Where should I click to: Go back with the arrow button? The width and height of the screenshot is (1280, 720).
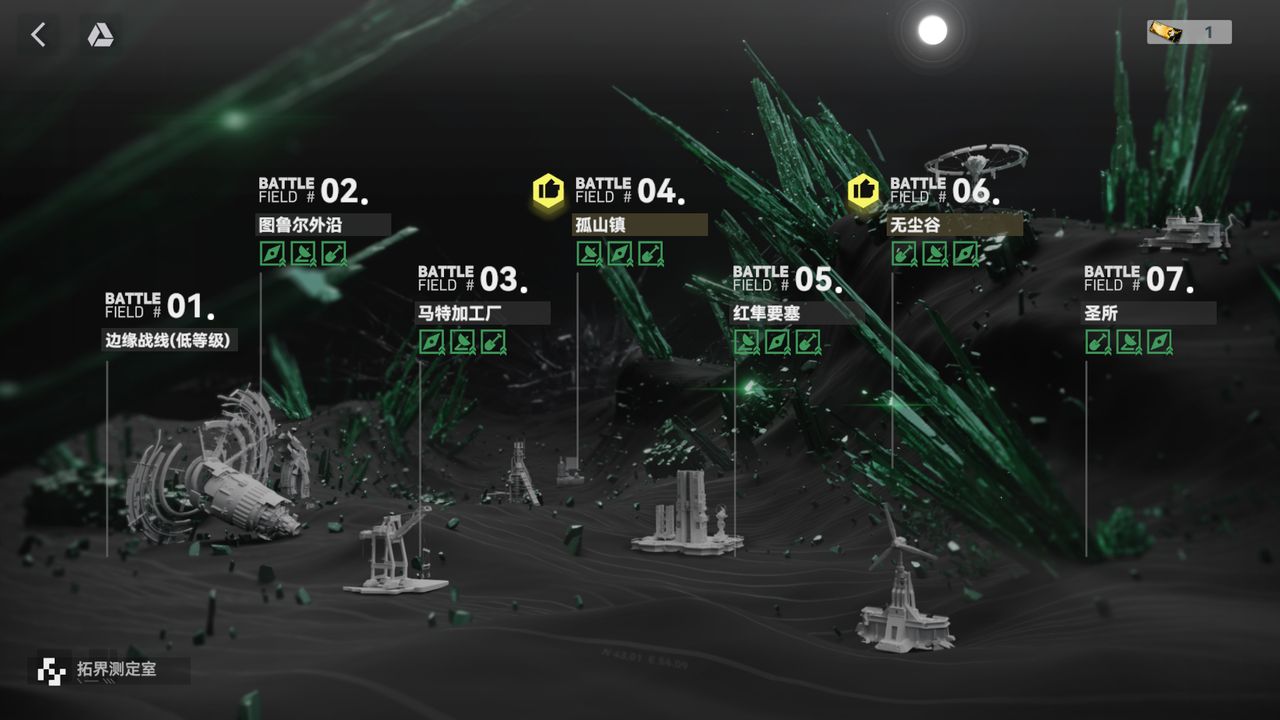(38, 35)
